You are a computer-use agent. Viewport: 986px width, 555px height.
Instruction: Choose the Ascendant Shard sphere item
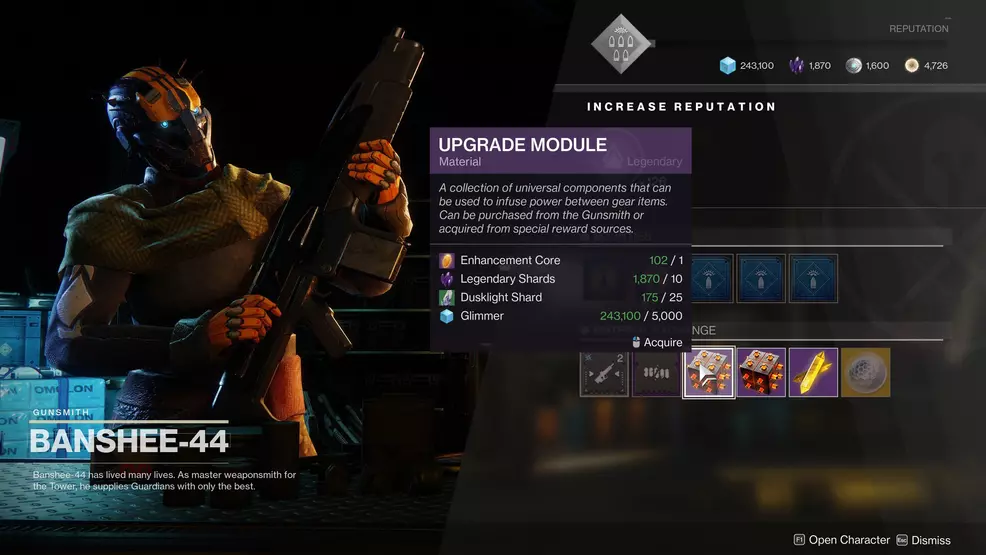click(x=865, y=372)
